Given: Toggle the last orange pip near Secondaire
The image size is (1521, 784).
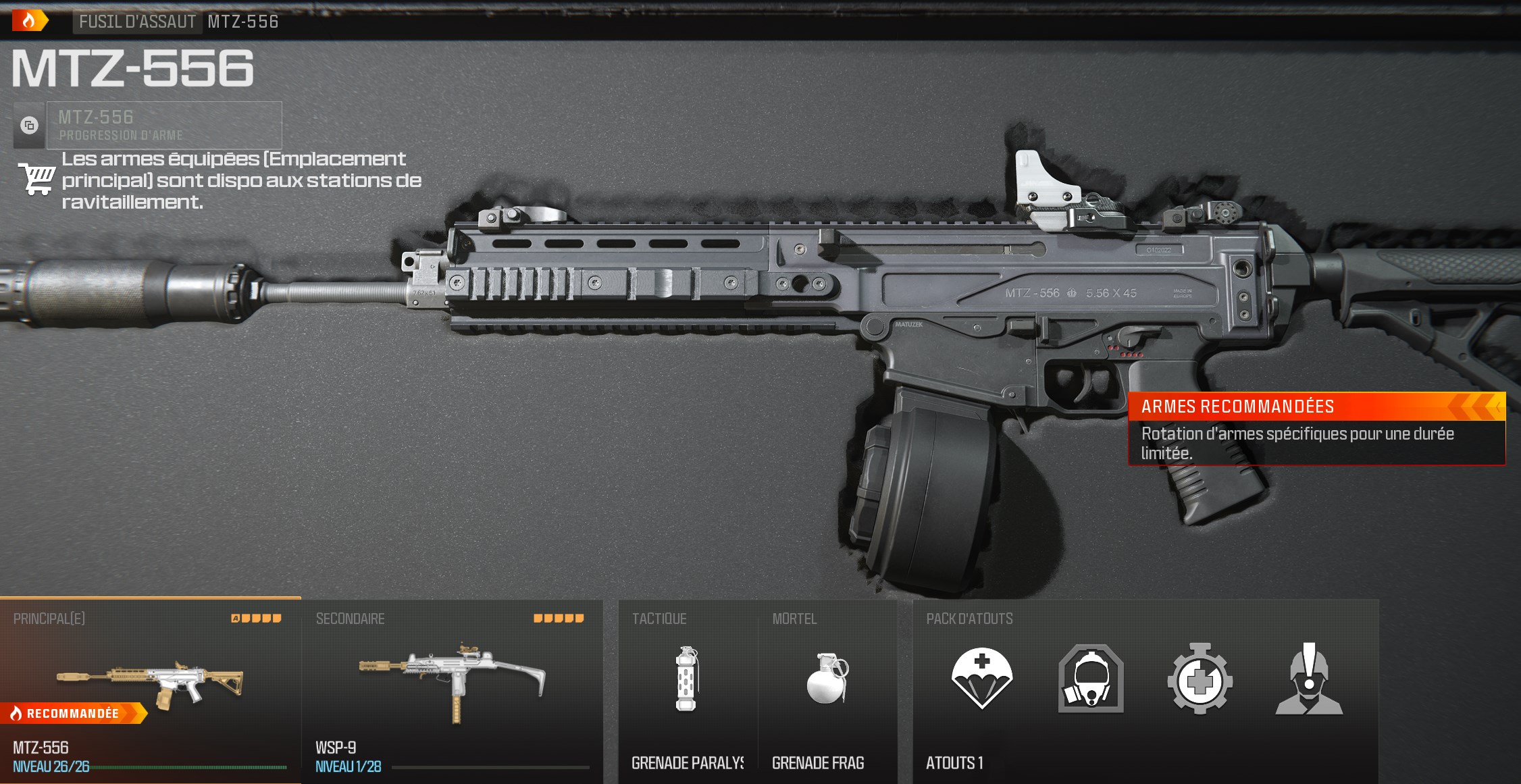Looking at the screenshot, I should (577, 617).
